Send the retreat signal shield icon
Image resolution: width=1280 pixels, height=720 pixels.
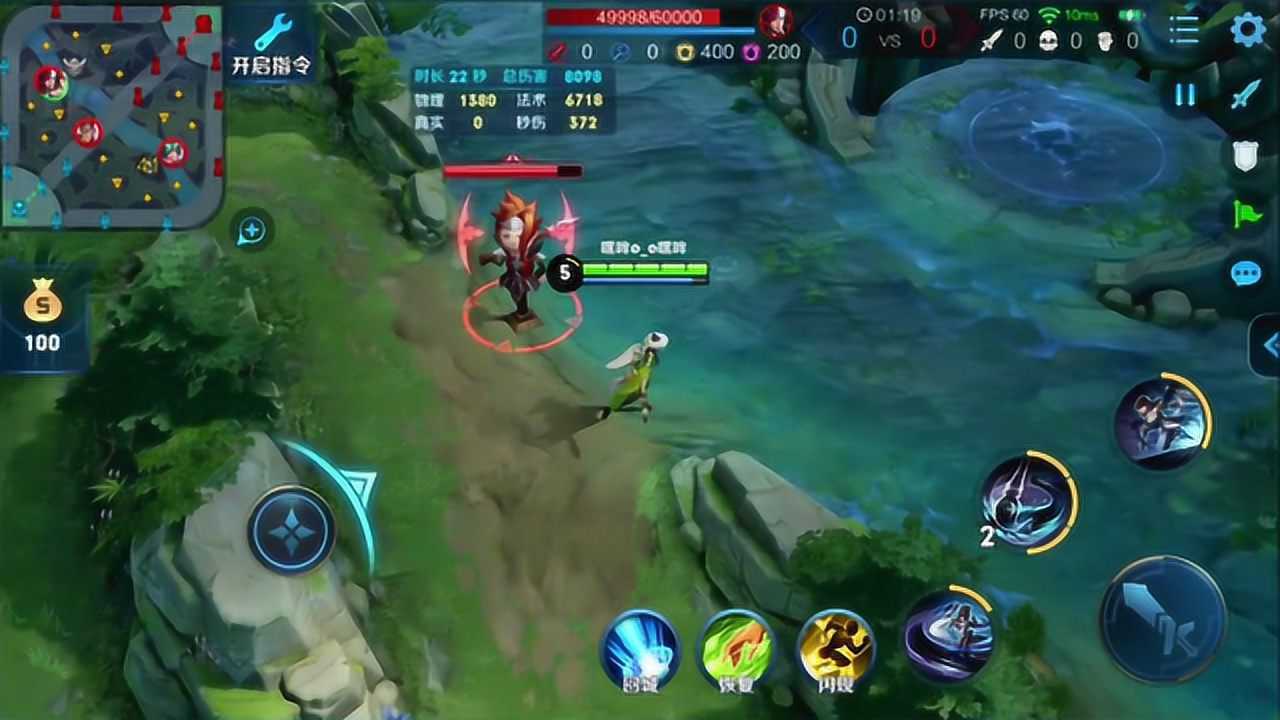click(1246, 155)
